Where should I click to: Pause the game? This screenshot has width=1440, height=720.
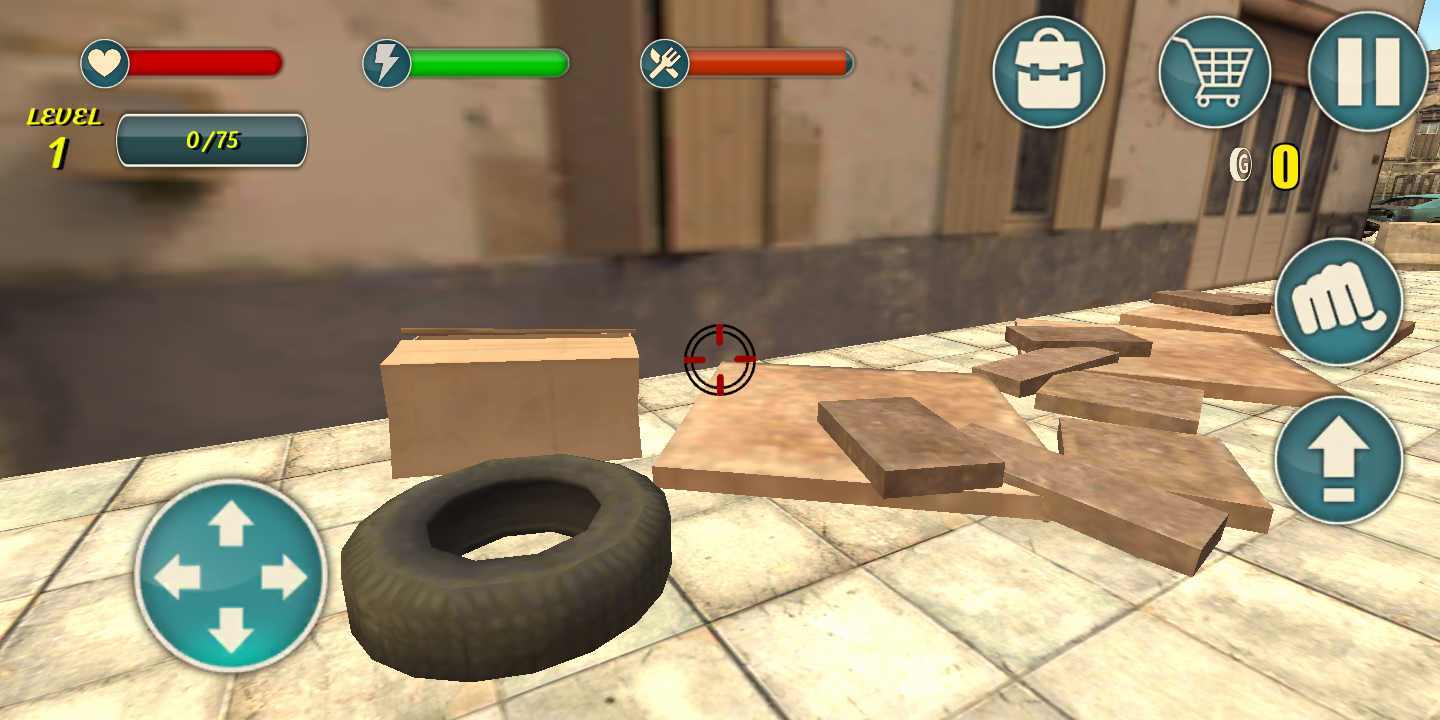[x=1368, y=72]
